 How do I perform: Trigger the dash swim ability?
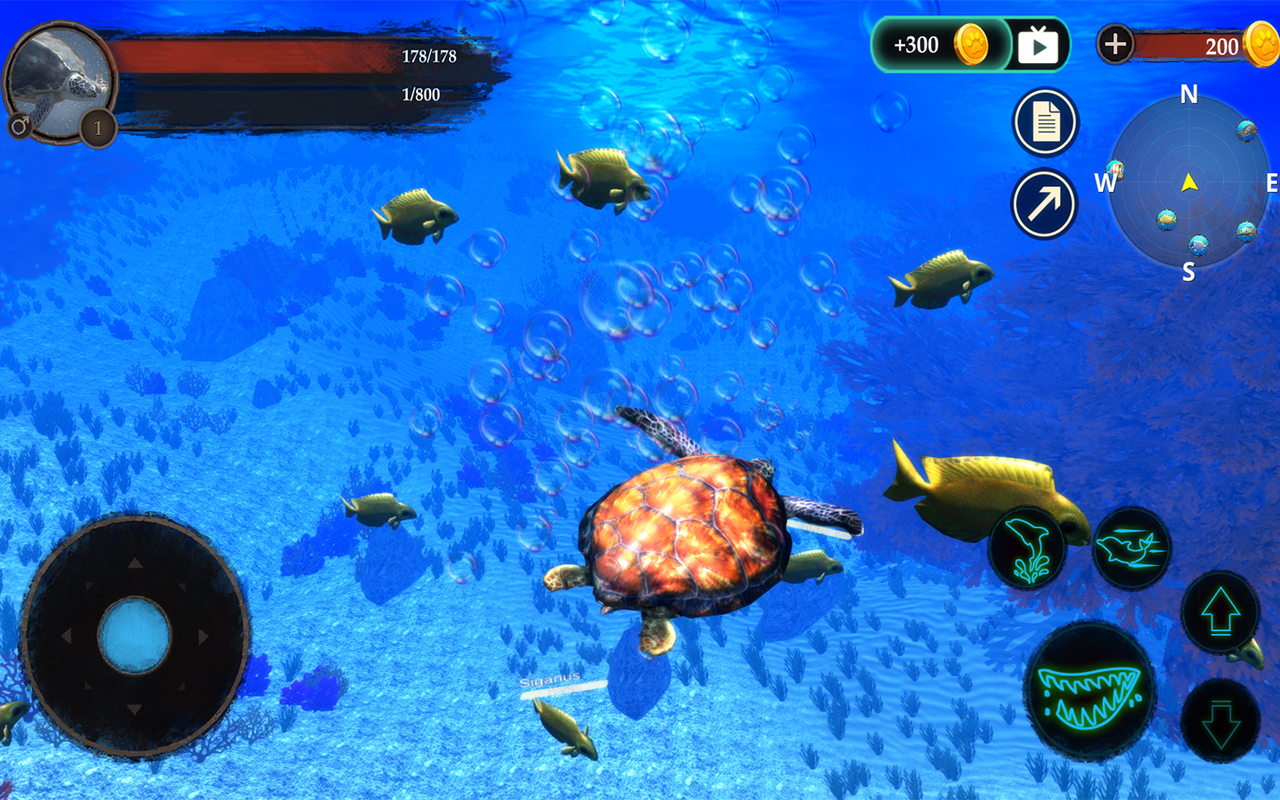[x=1131, y=547]
